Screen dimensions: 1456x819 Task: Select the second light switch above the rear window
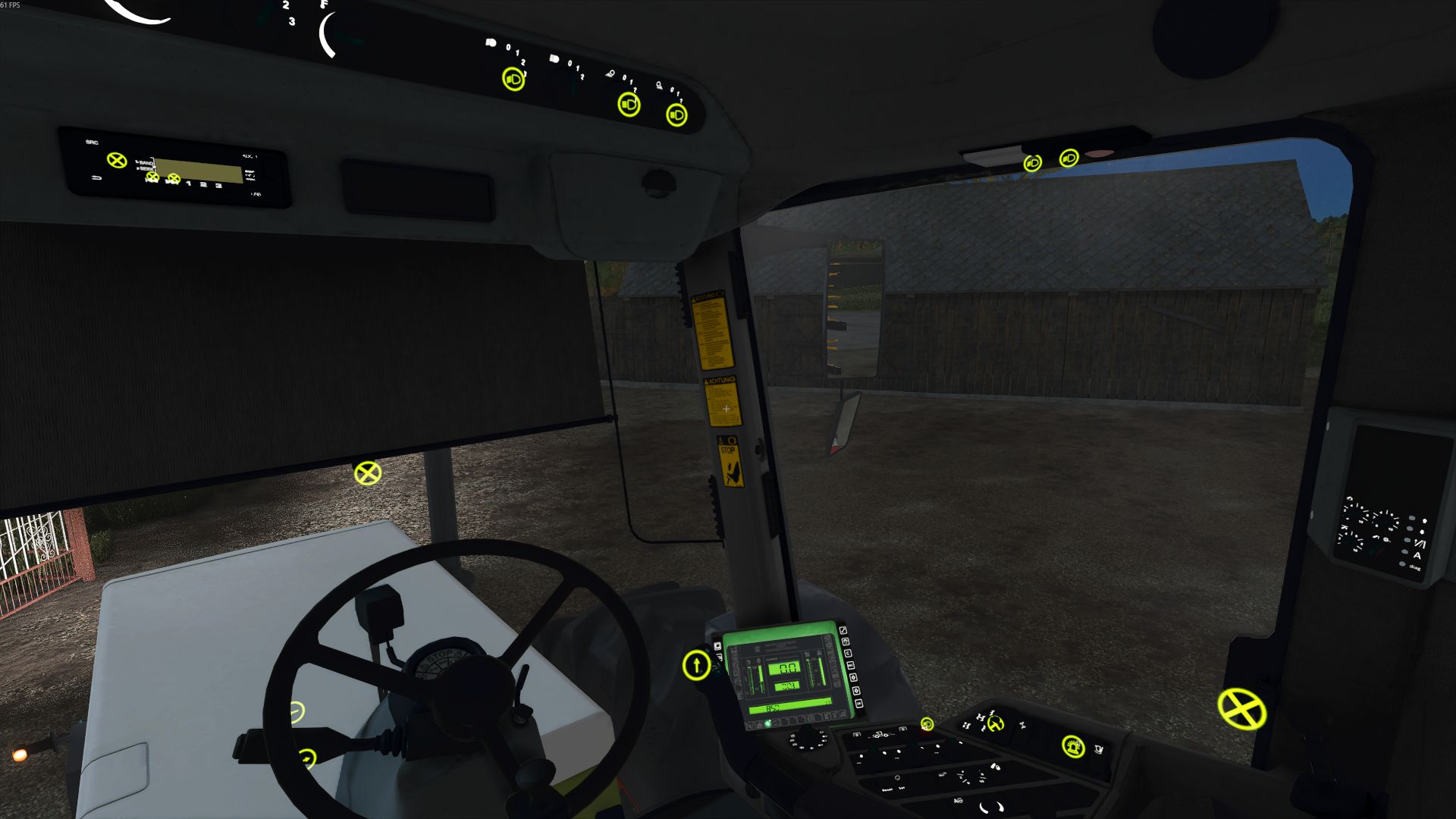pyautogui.click(x=1068, y=158)
